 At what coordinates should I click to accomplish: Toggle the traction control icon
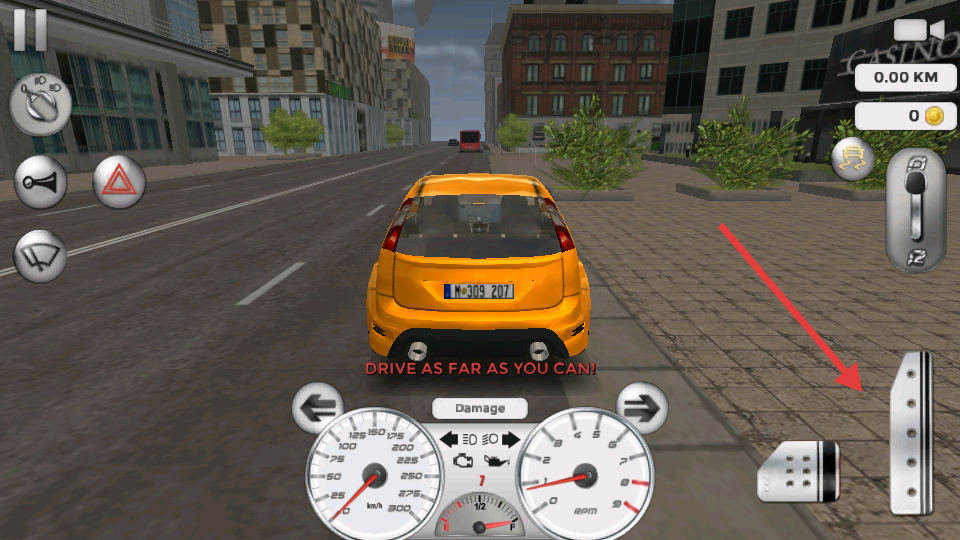click(853, 158)
